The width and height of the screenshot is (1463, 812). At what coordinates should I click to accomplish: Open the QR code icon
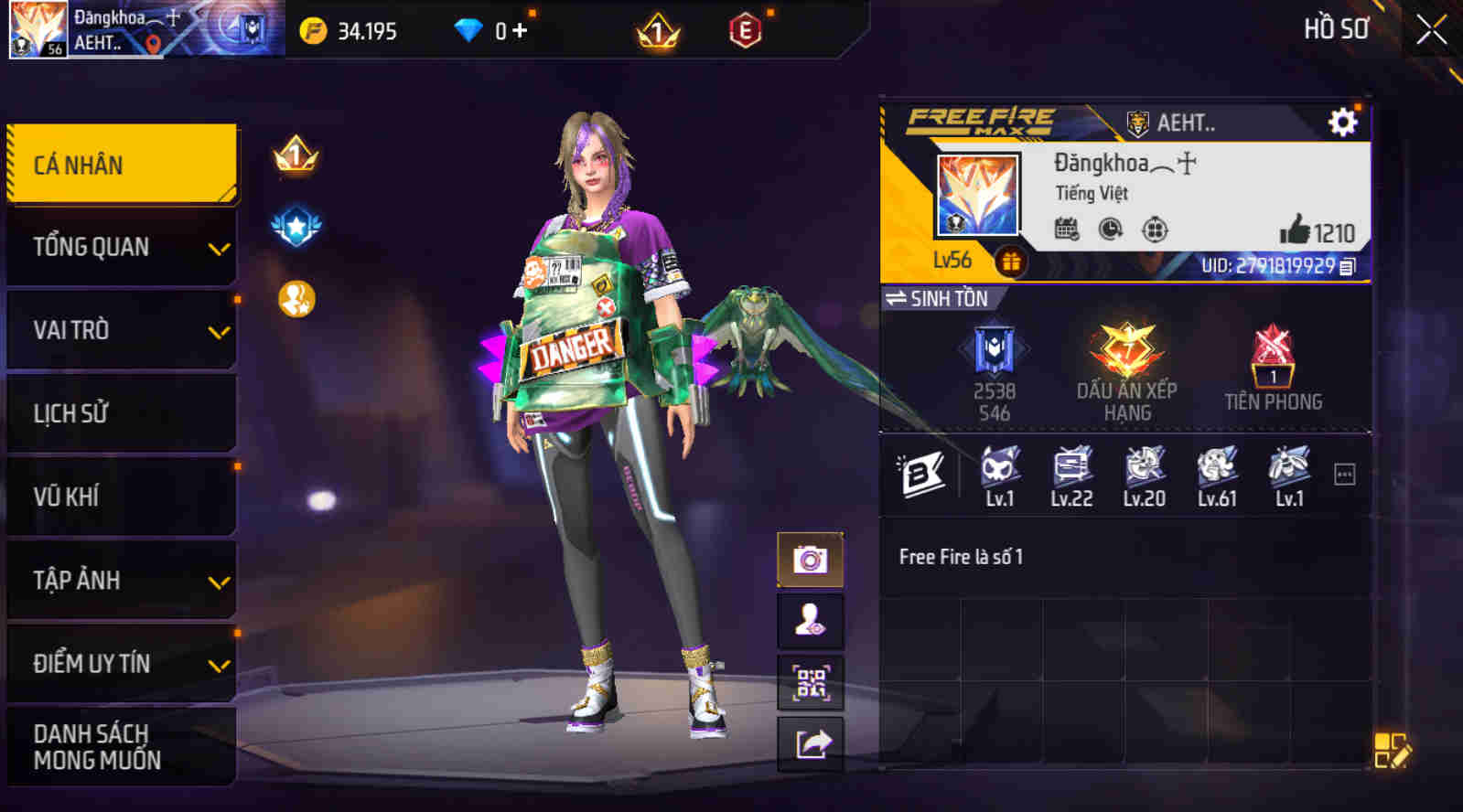tap(811, 683)
